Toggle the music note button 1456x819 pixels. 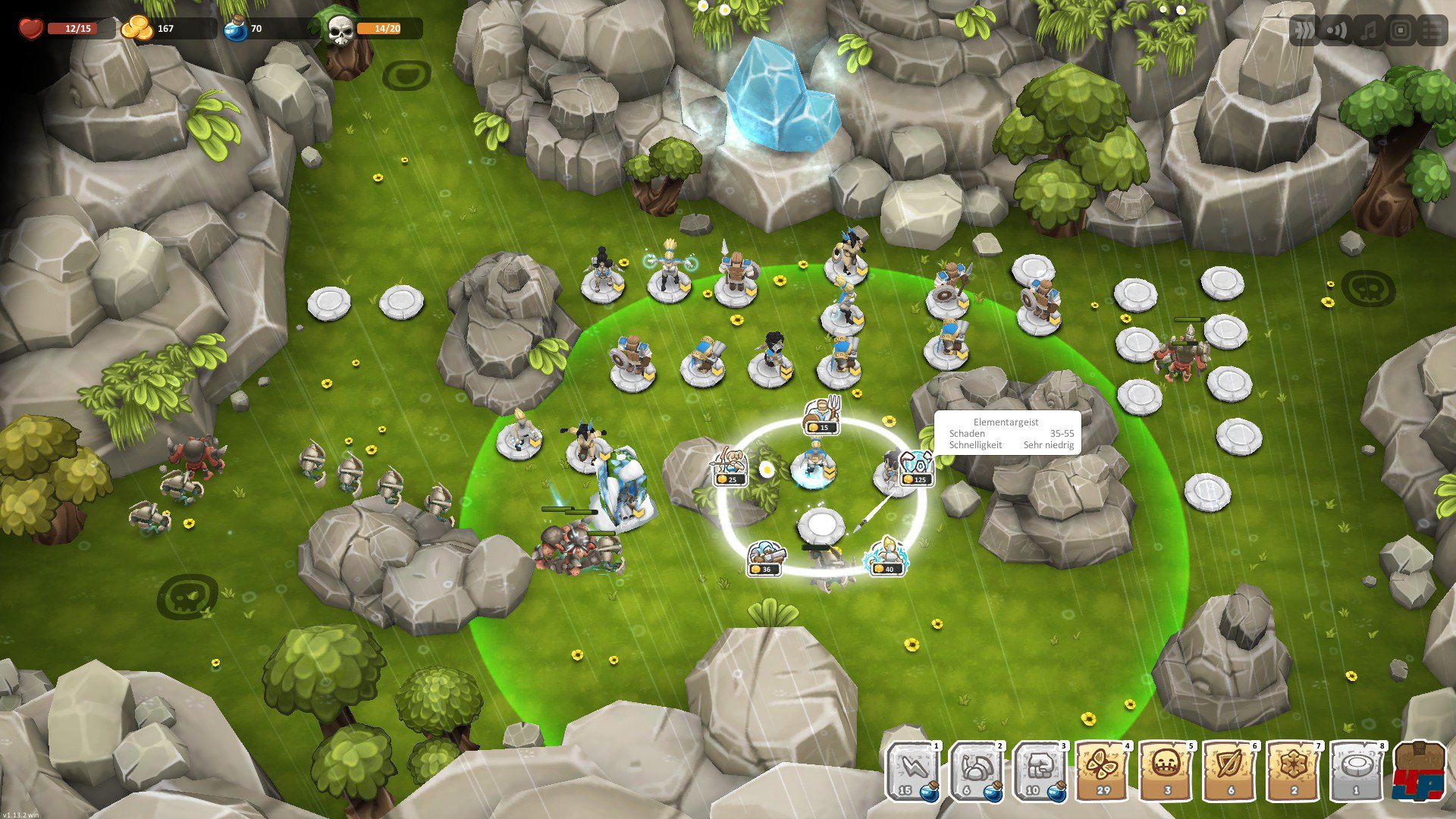coord(1368,31)
